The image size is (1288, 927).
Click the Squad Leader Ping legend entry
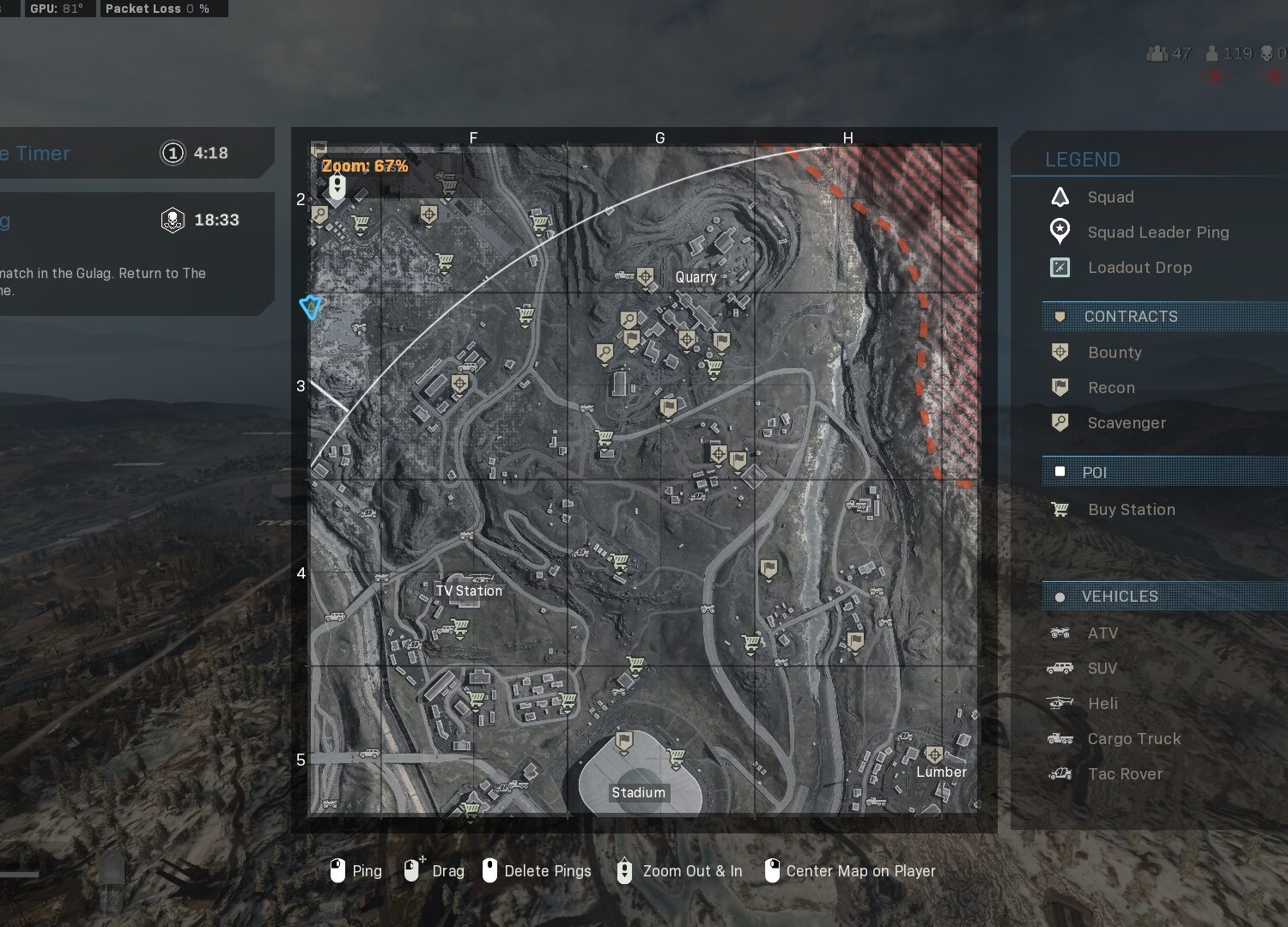[1157, 233]
